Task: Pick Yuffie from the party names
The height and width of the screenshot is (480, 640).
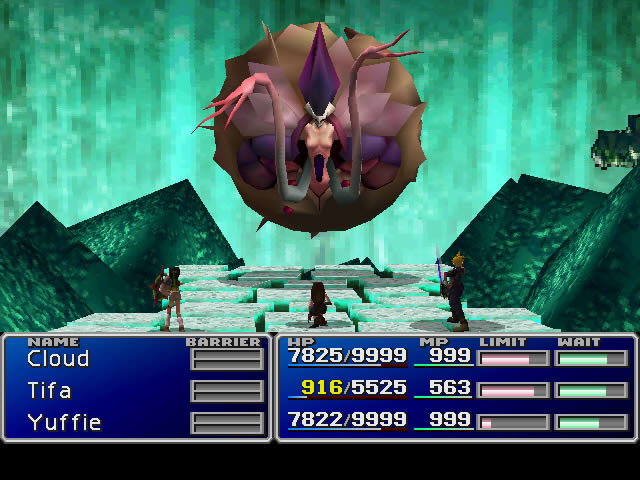Action: click(64, 422)
